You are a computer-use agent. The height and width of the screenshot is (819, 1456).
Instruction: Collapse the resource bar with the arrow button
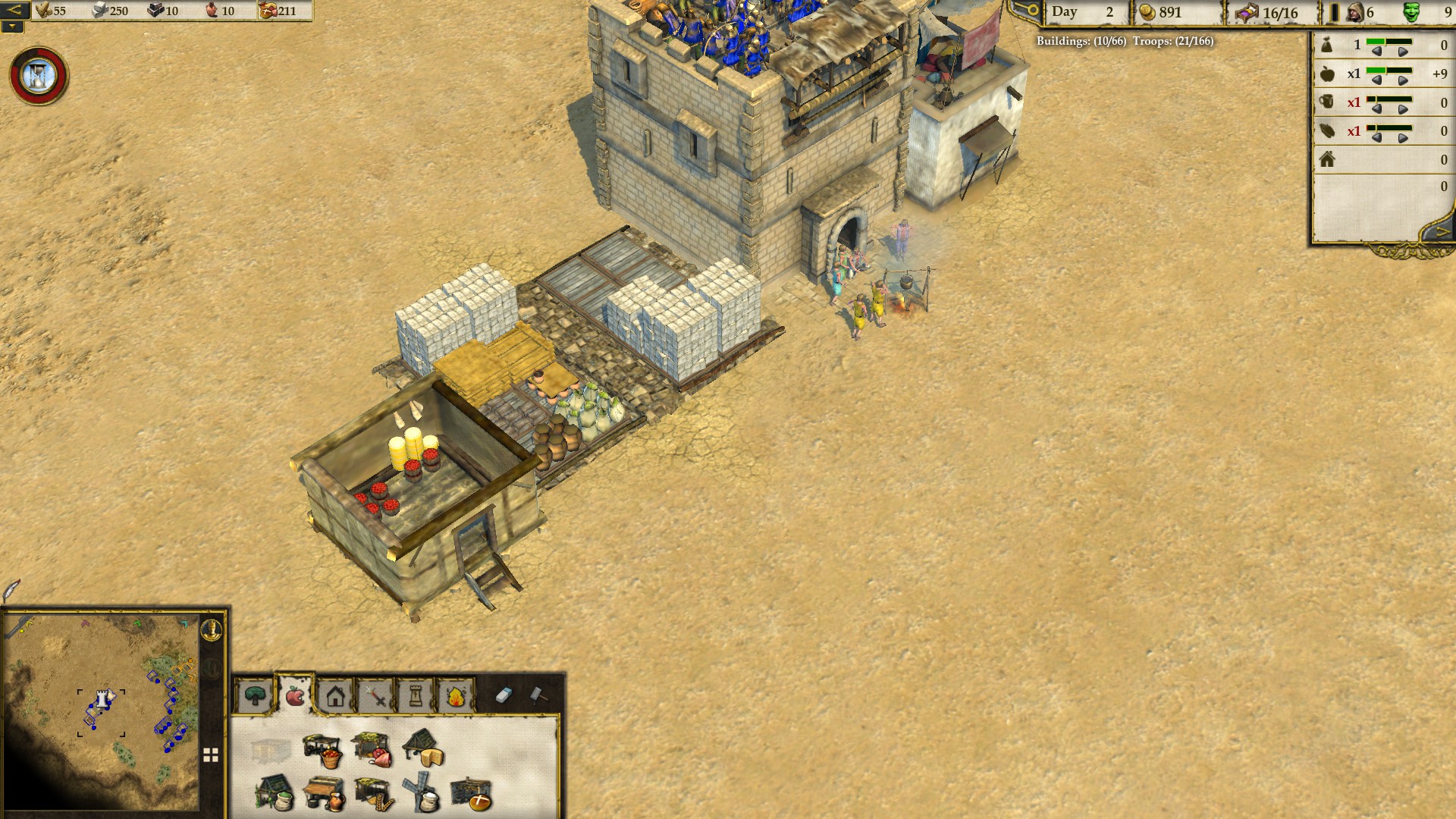point(14,11)
